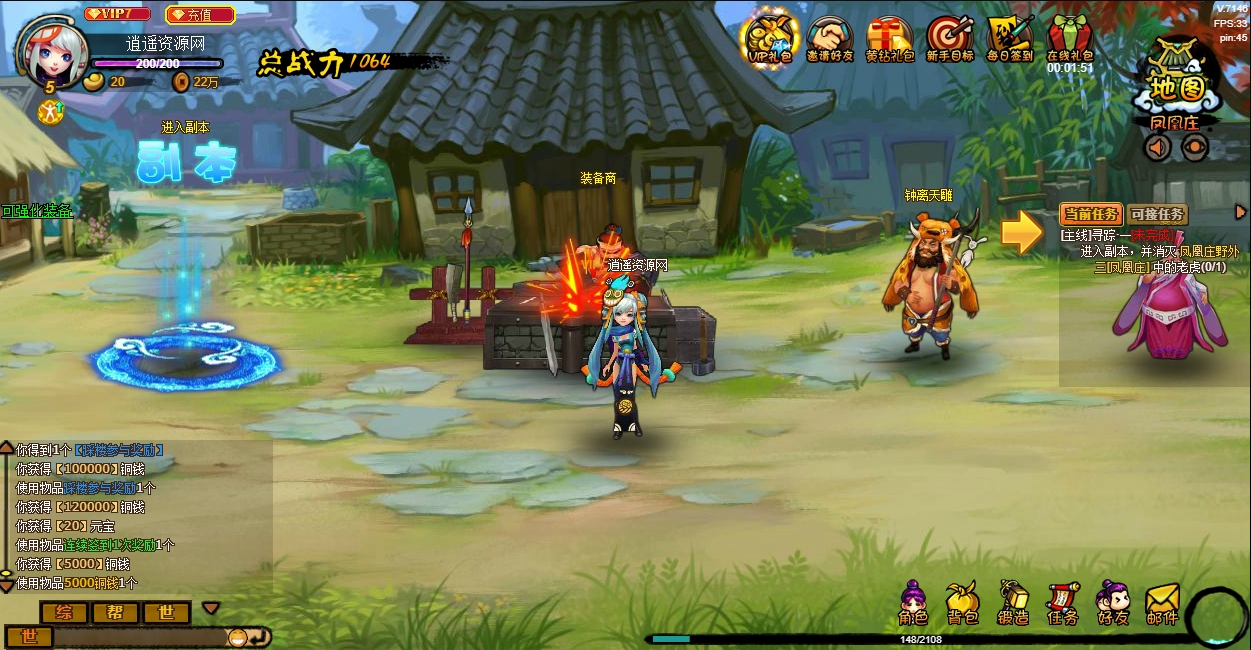Viewport: 1251px width, 650px height.
Task: Enter the 副本 dungeon button
Action: tap(187, 162)
